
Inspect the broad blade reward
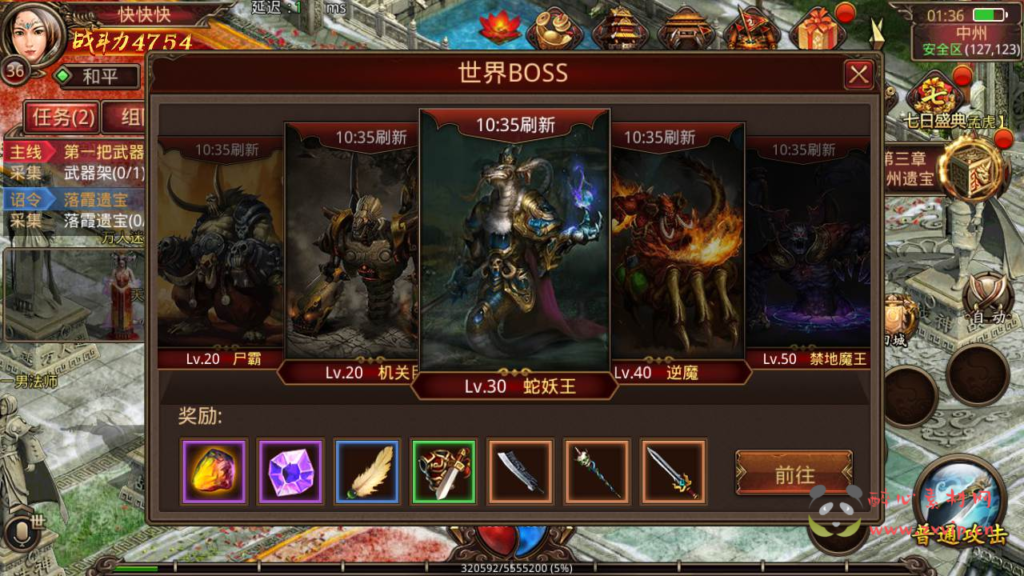coord(520,471)
